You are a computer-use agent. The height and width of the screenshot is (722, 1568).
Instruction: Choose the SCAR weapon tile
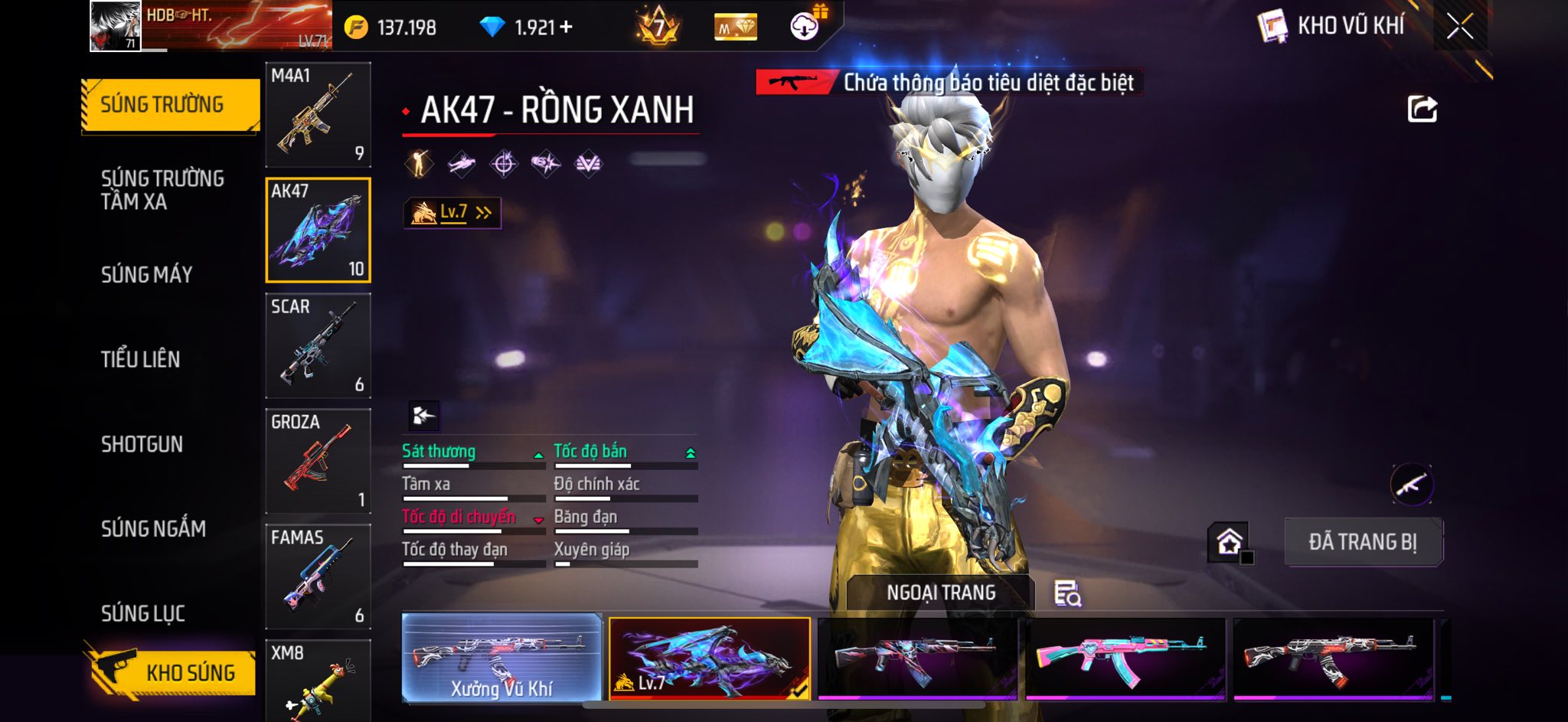pyautogui.click(x=318, y=345)
